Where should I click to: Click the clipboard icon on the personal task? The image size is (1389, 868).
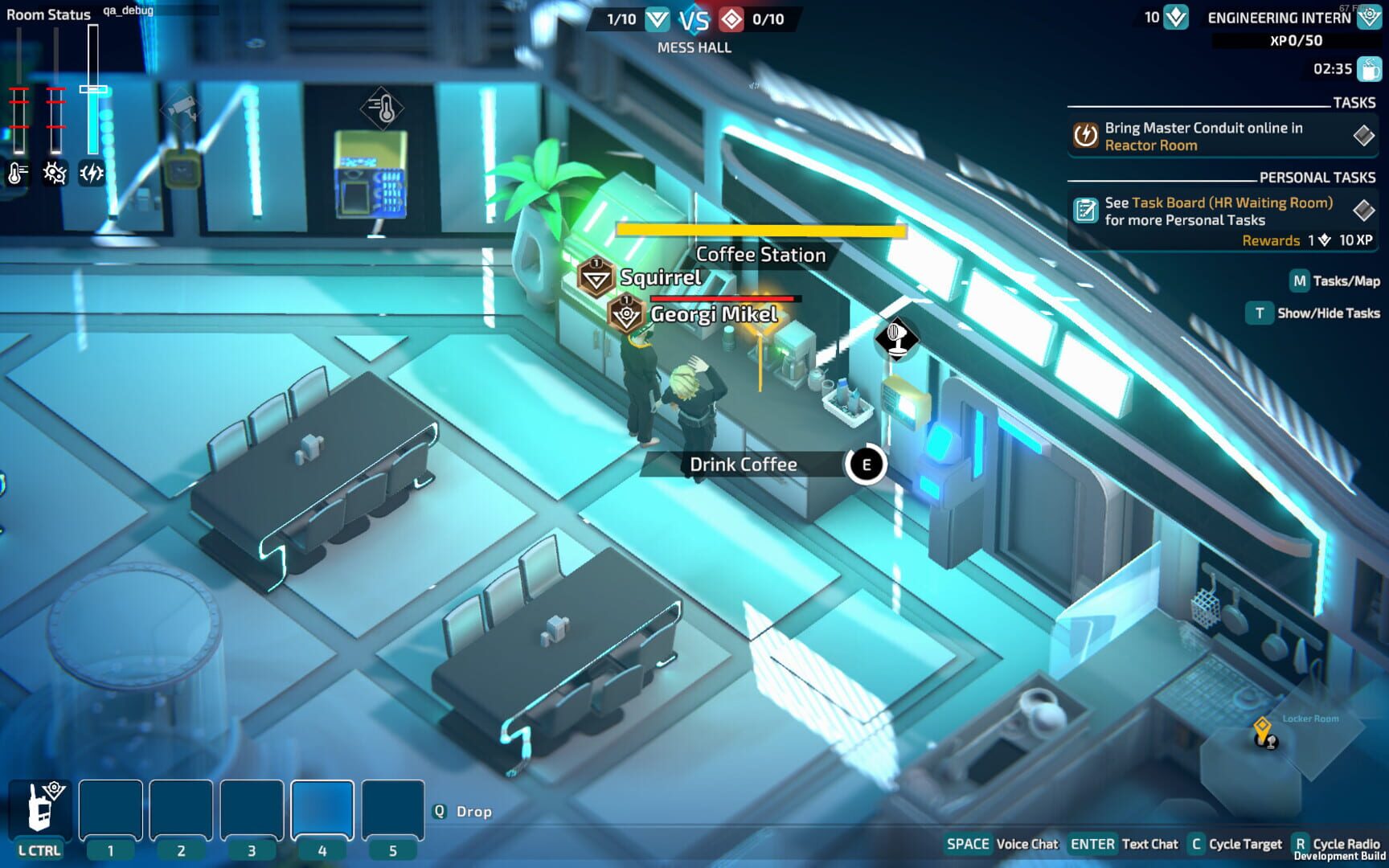[x=1086, y=210]
